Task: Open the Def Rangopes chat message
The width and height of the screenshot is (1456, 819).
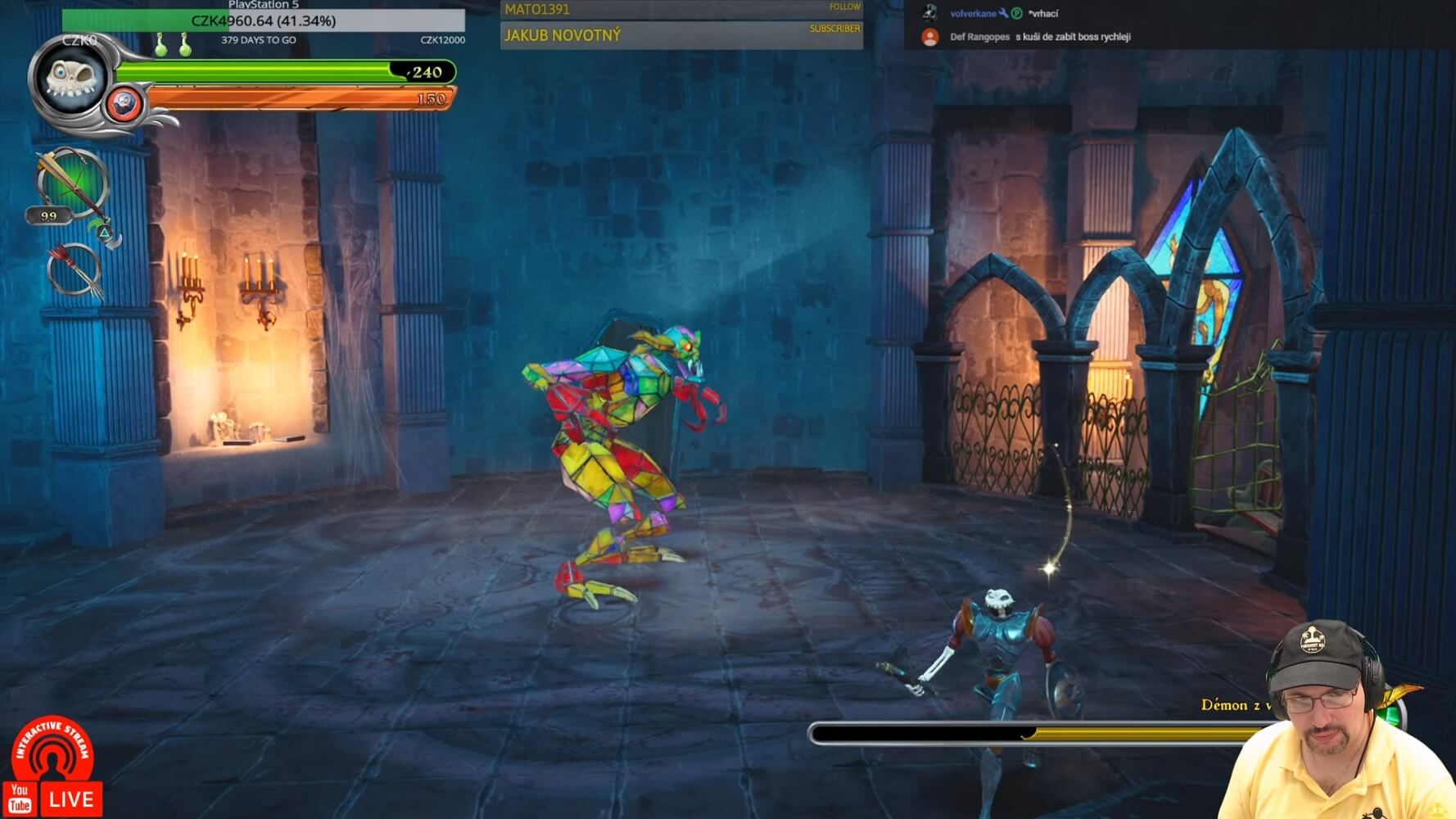Action: click(1040, 37)
